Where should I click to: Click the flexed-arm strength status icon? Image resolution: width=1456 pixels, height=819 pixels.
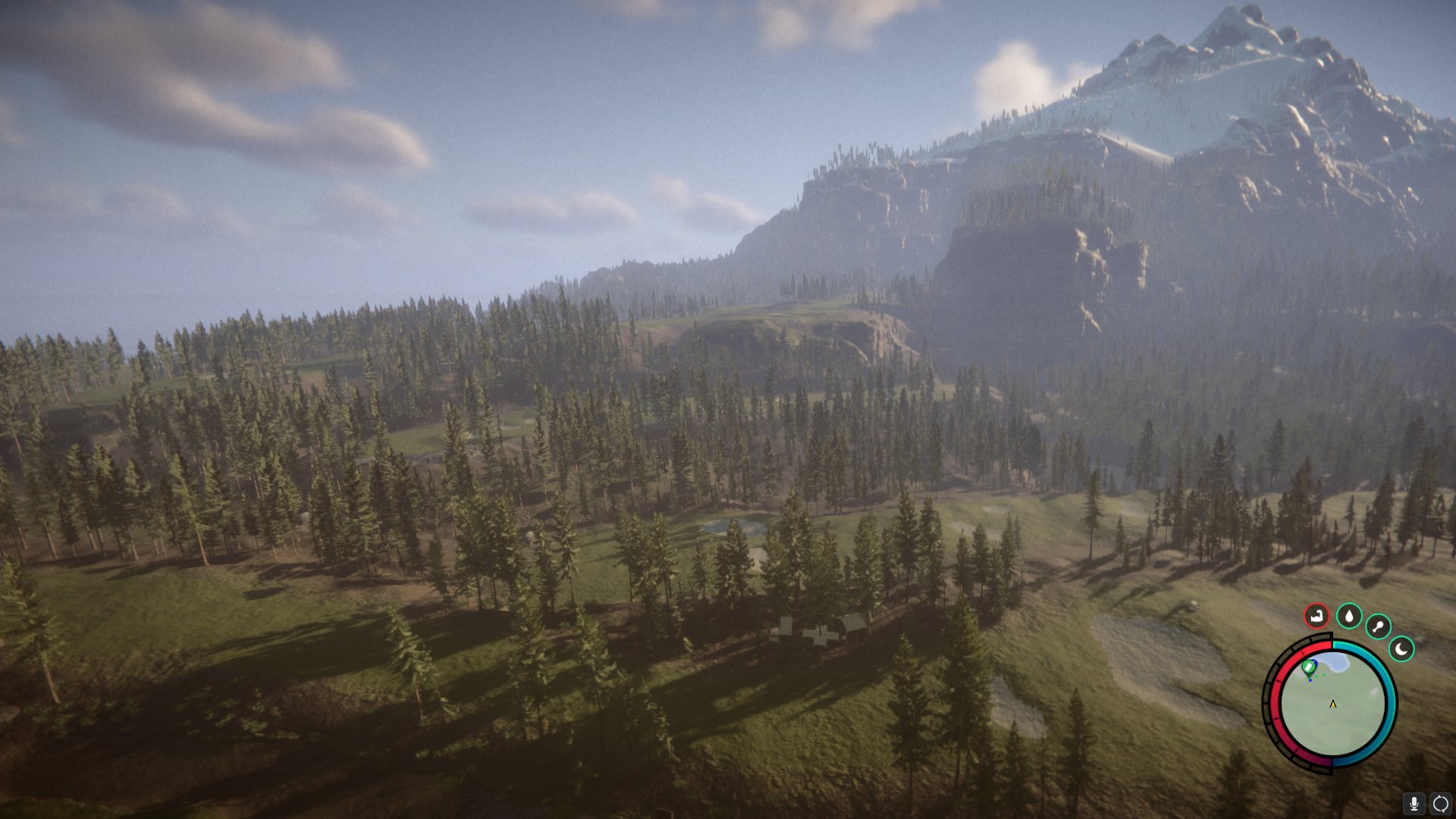[x=1317, y=616]
